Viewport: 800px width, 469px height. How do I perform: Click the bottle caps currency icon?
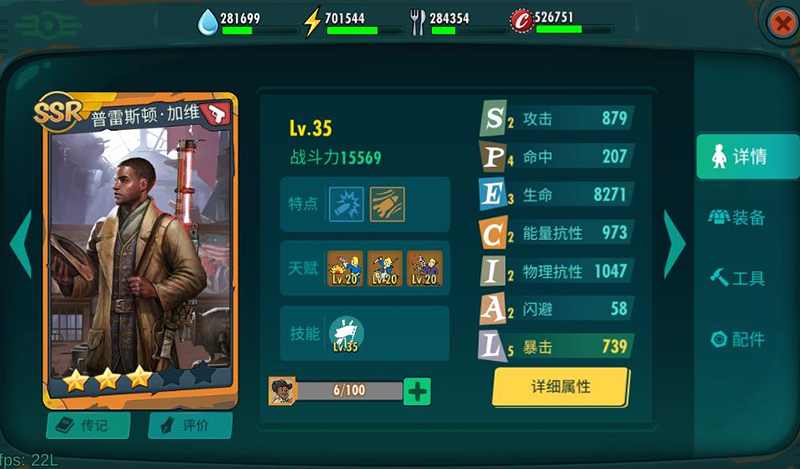(520, 20)
